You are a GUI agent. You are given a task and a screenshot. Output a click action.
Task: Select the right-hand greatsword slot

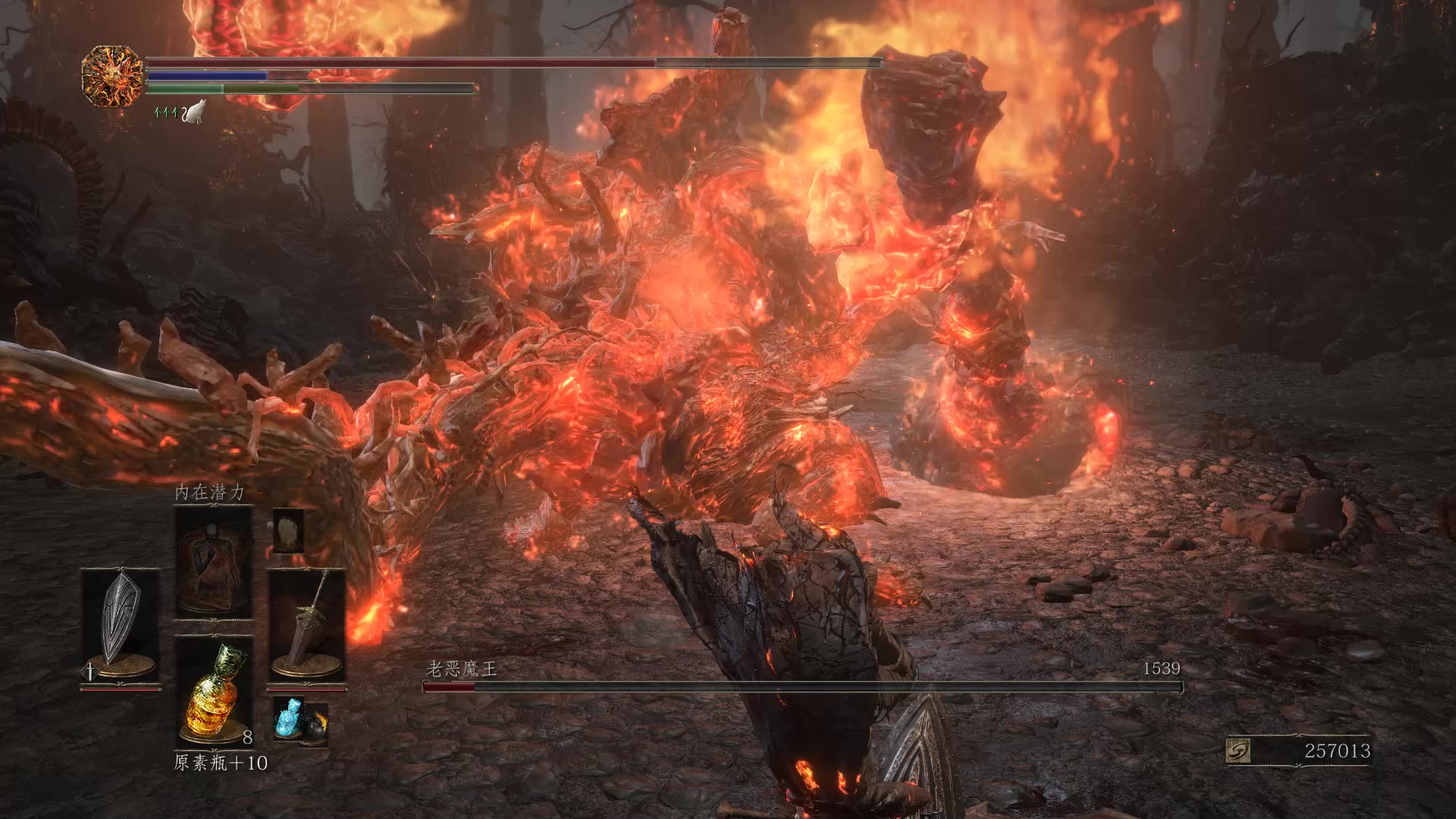click(x=307, y=623)
